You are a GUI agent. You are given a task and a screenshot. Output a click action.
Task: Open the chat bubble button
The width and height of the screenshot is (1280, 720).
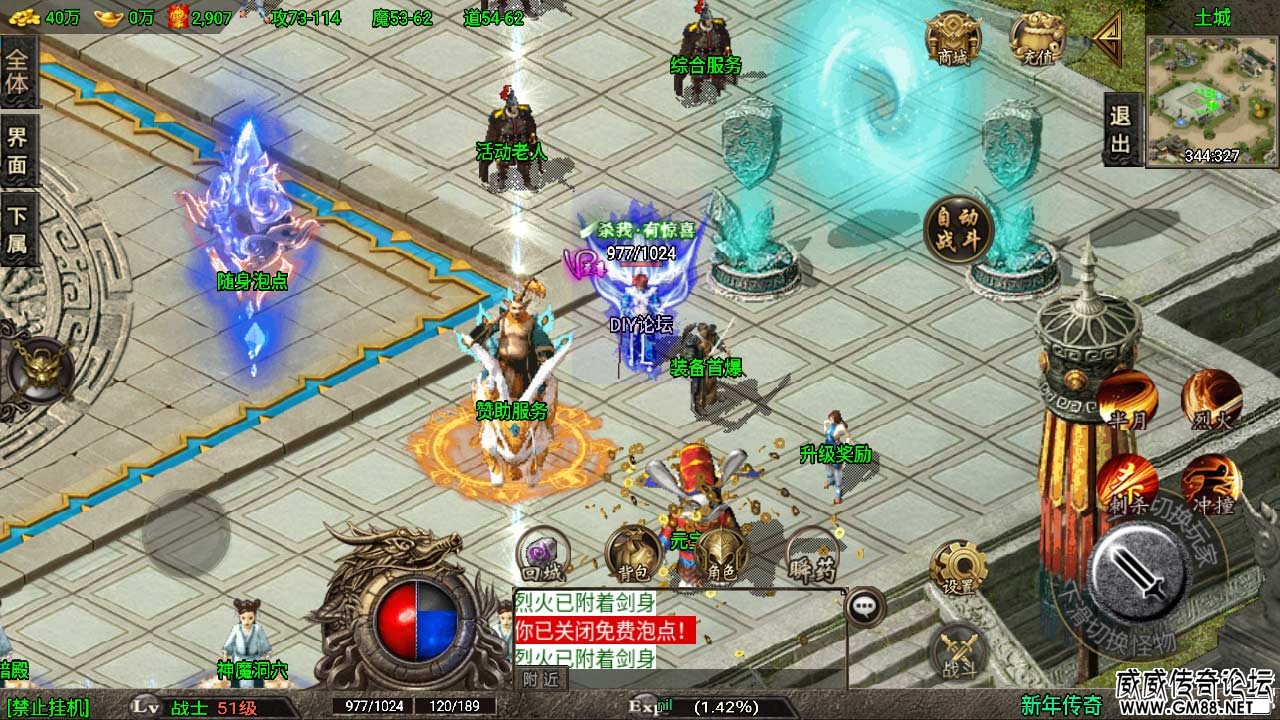pyautogui.click(x=865, y=607)
